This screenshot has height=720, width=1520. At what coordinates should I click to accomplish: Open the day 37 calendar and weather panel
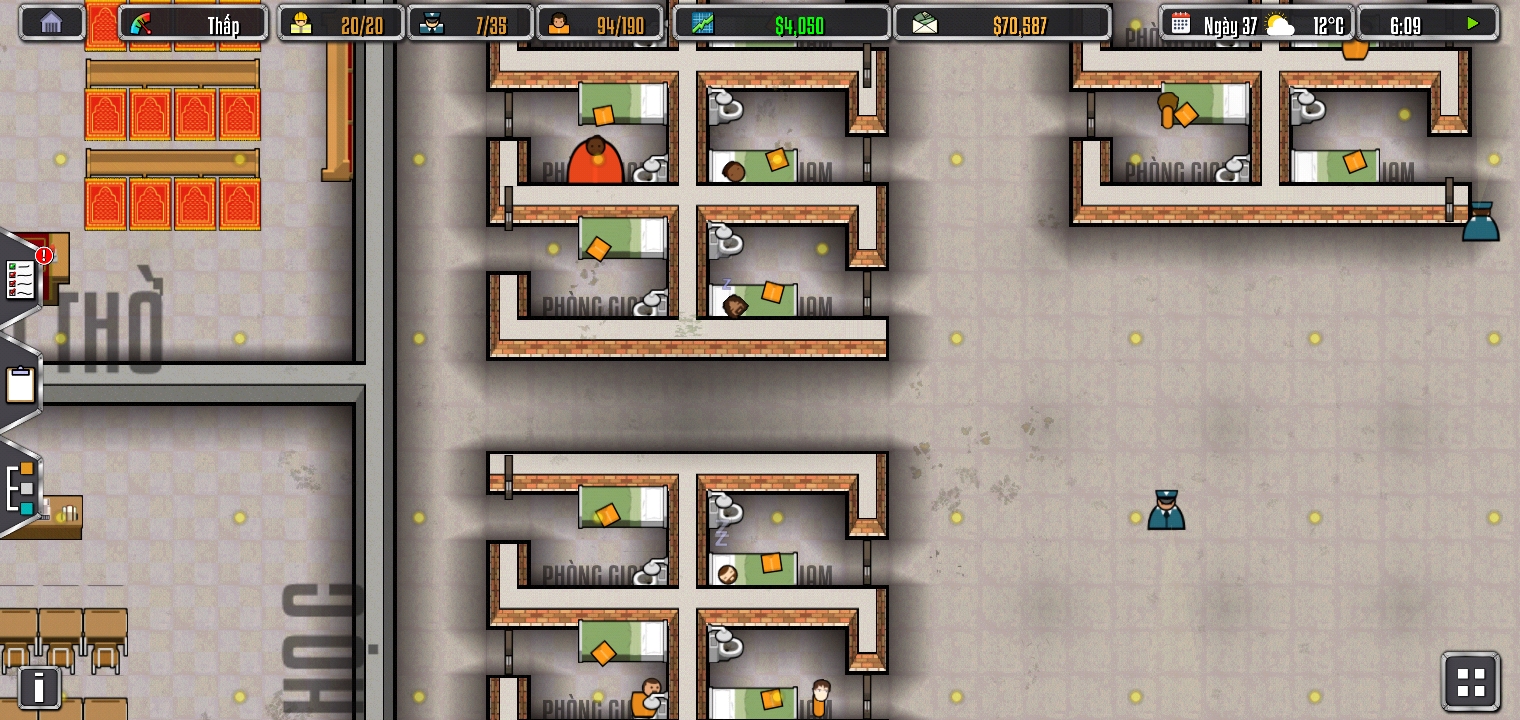tap(1256, 24)
